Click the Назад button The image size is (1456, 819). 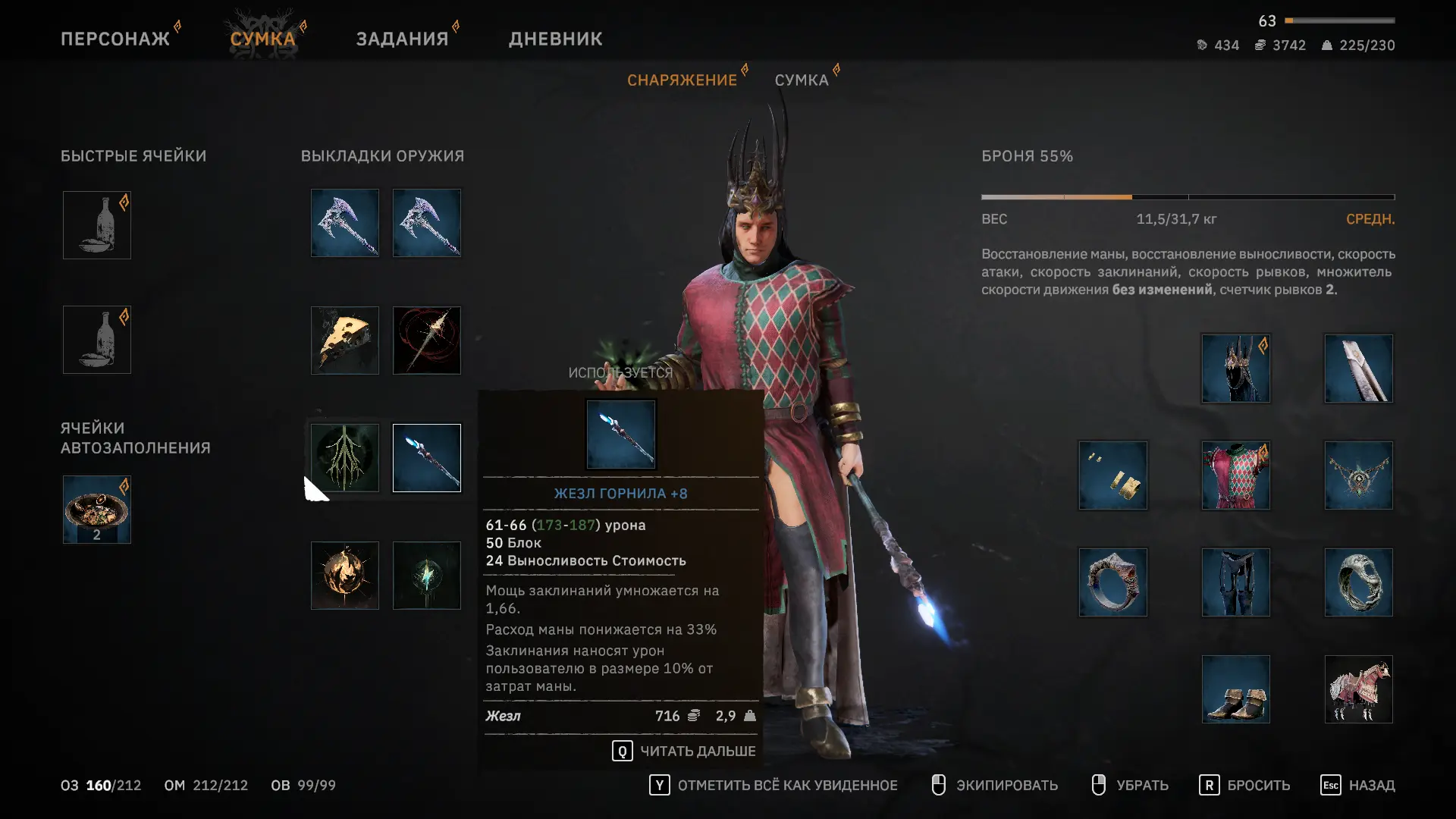[1357, 785]
